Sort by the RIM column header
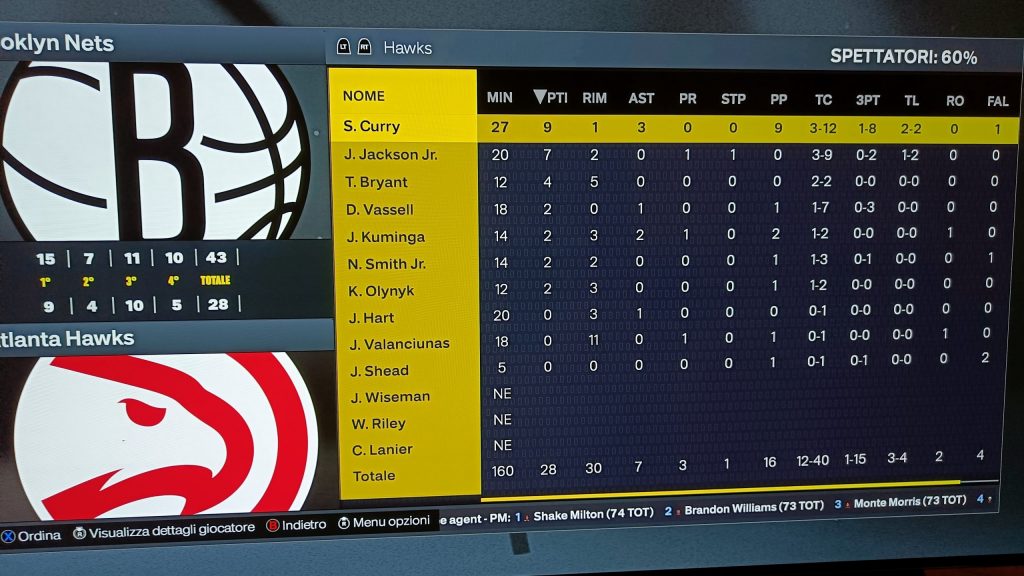 594,98
